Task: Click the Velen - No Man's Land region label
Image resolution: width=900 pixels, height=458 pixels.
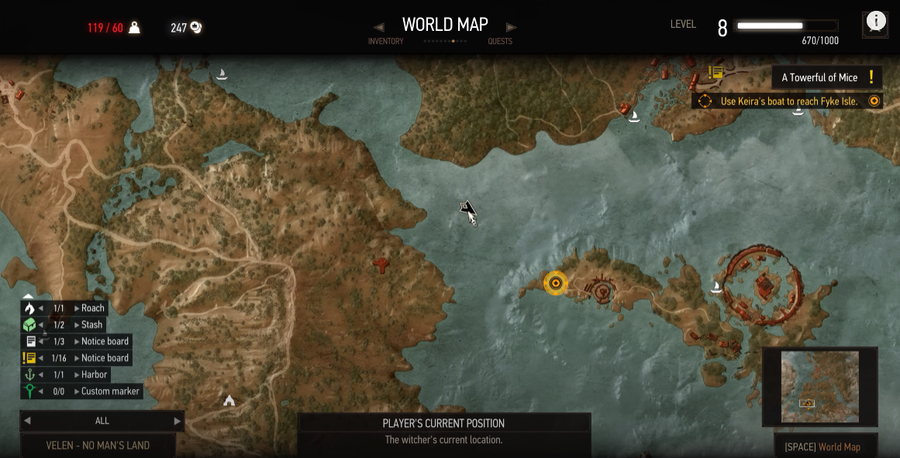Action: coord(98,446)
